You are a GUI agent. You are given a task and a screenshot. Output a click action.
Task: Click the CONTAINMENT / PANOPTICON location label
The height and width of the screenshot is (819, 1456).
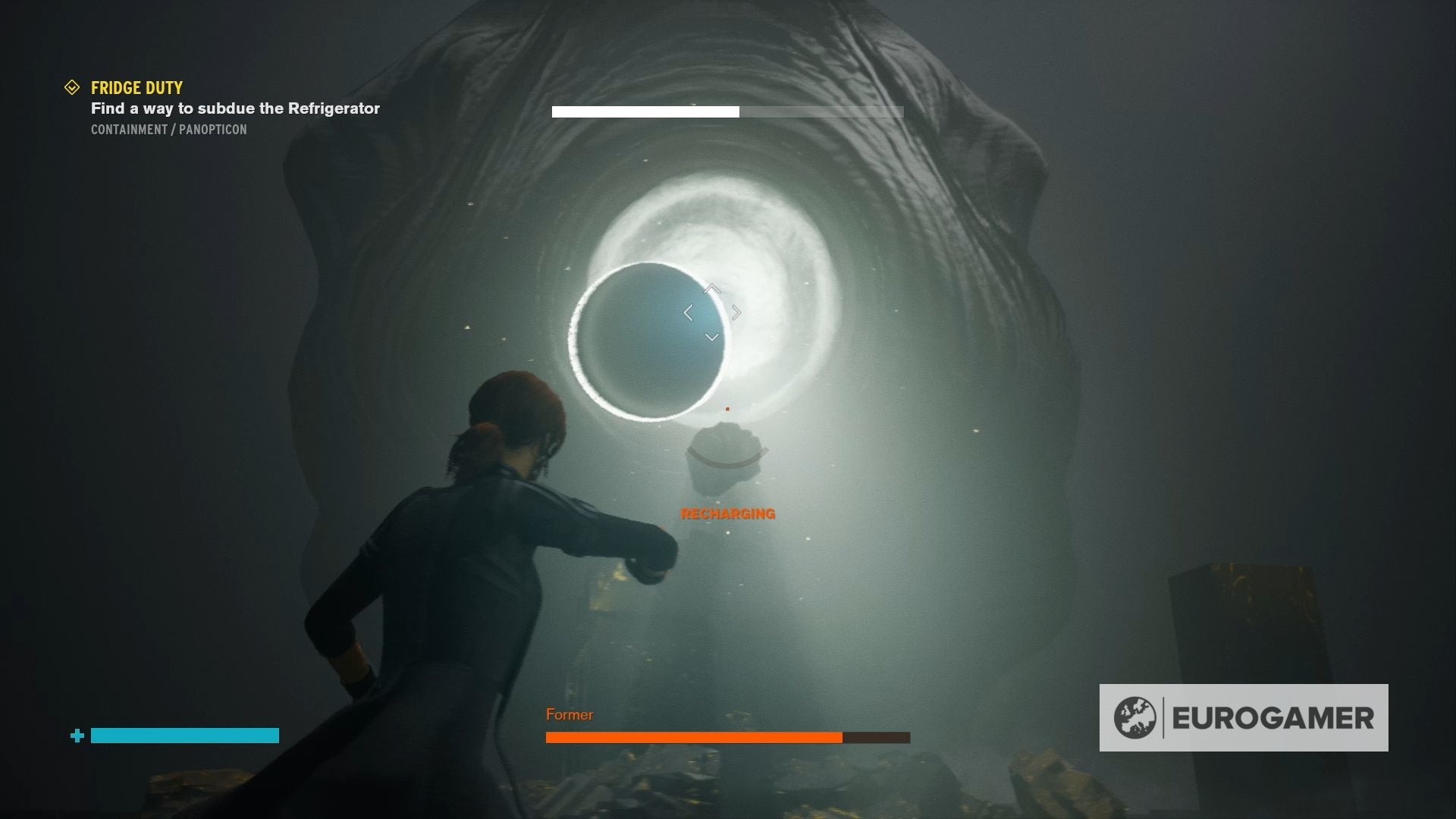click(x=168, y=129)
